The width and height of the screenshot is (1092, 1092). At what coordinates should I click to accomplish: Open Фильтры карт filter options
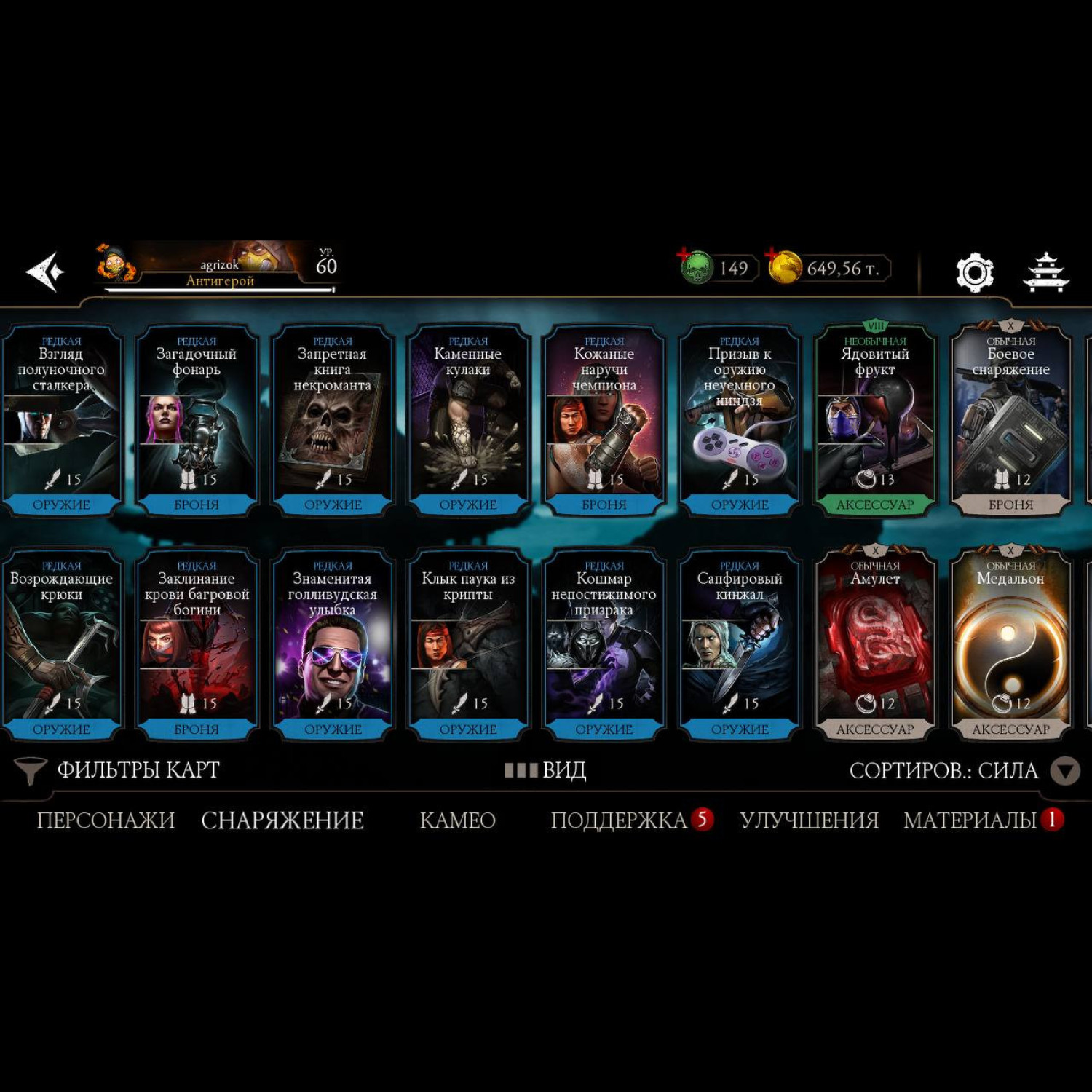tap(118, 770)
